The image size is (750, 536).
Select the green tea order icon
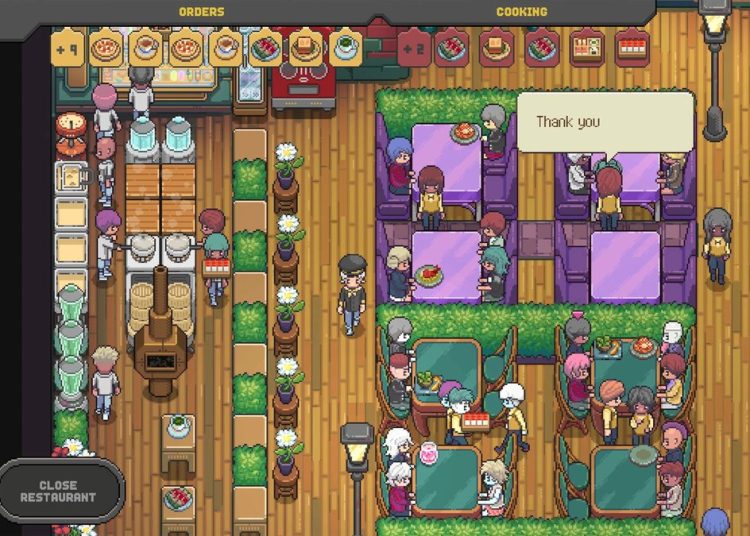point(345,48)
